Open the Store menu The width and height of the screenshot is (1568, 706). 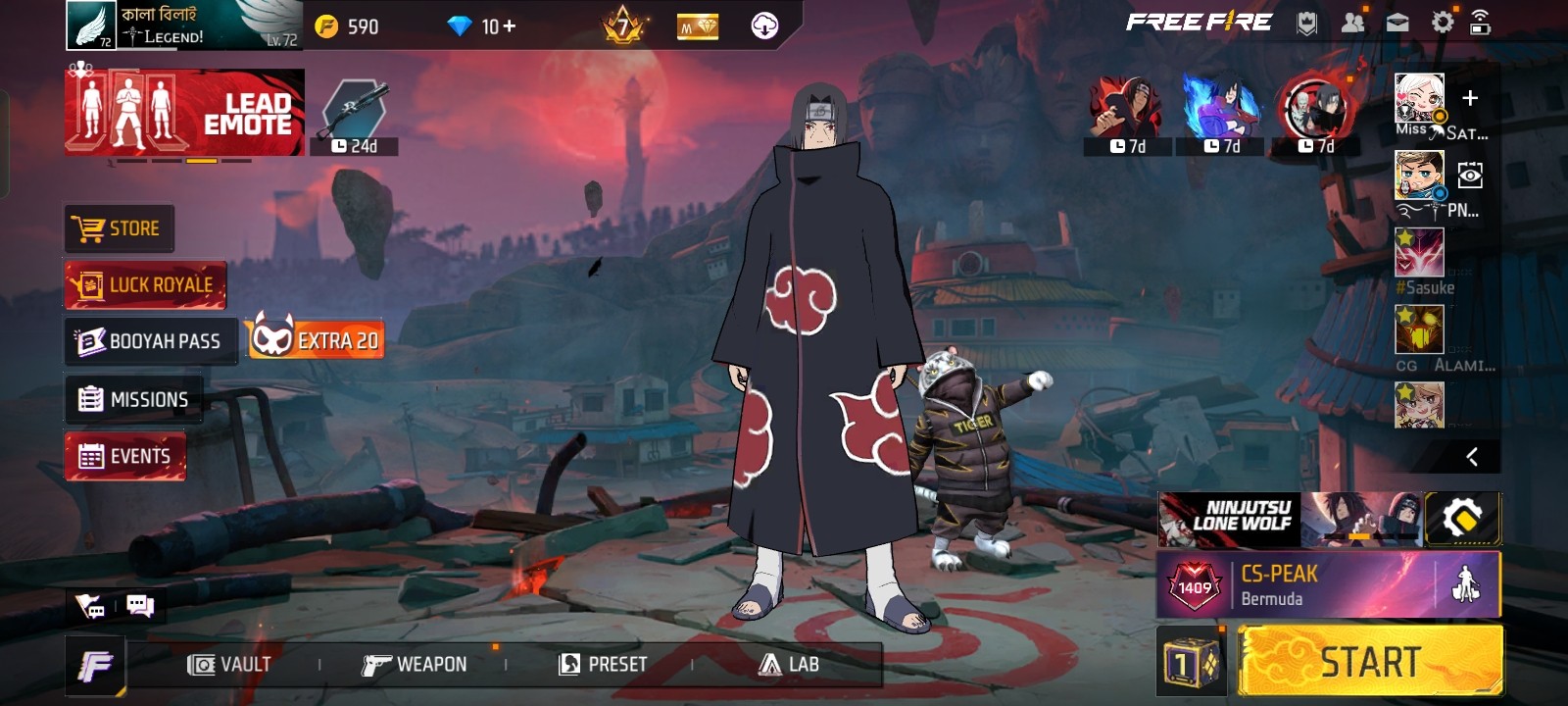(x=120, y=228)
